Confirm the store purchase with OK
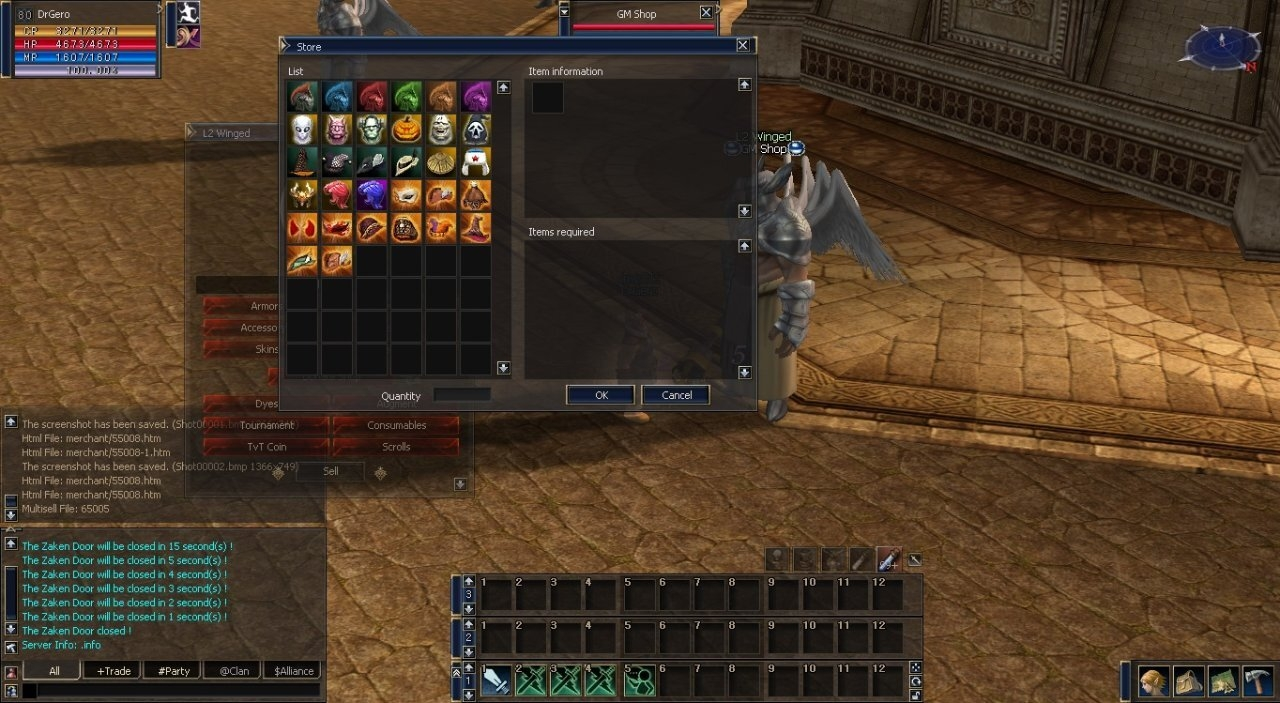 (600, 395)
